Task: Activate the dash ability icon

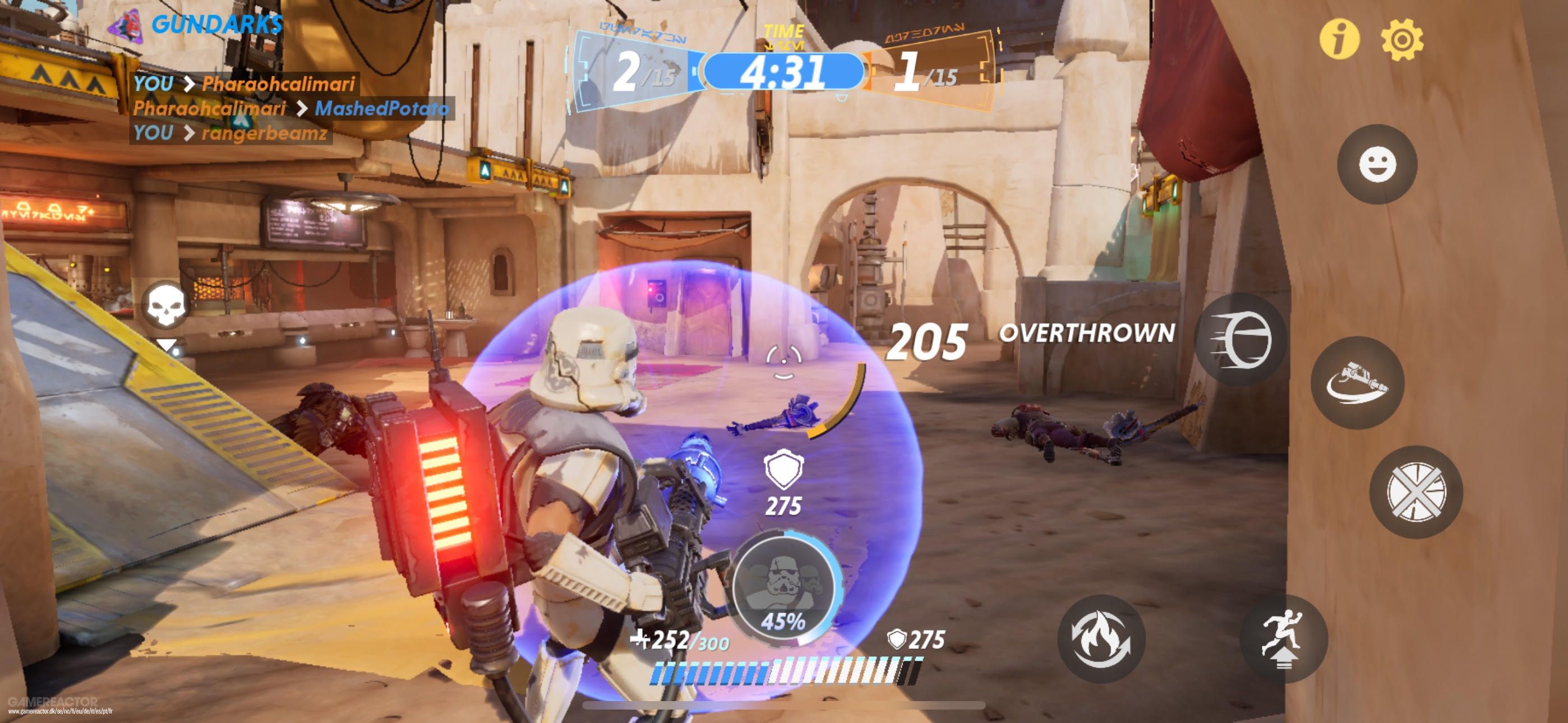Action: point(1240,340)
